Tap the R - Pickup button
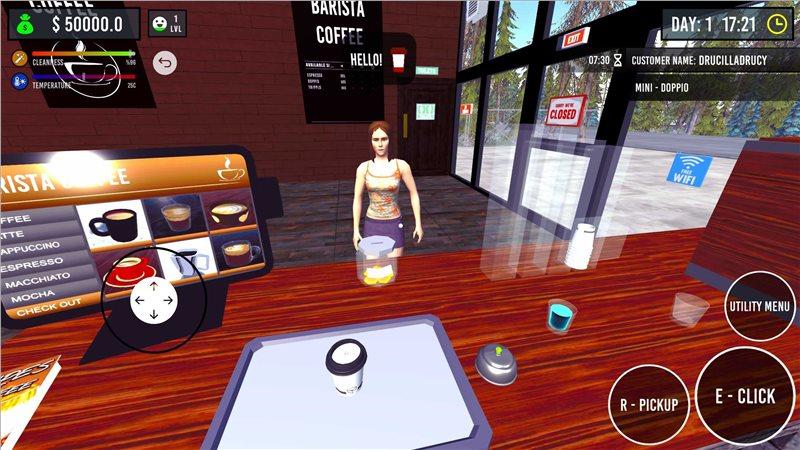 (647, 405)
